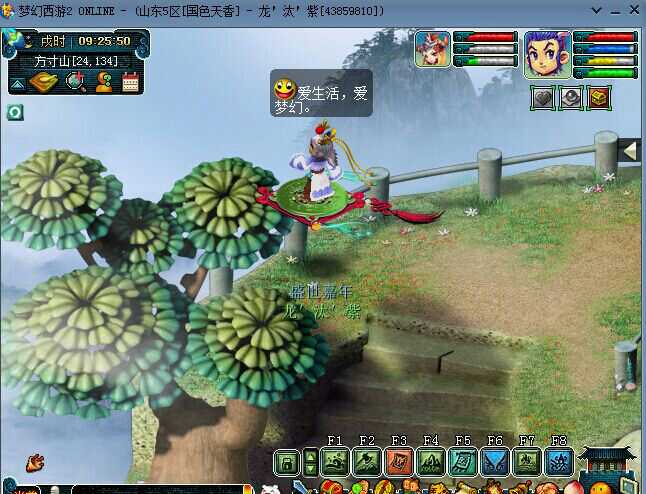The width and height of the screenshot is (646, 494).
Task: Toggle the hotbar padlock button
Action: click(287, 462)
